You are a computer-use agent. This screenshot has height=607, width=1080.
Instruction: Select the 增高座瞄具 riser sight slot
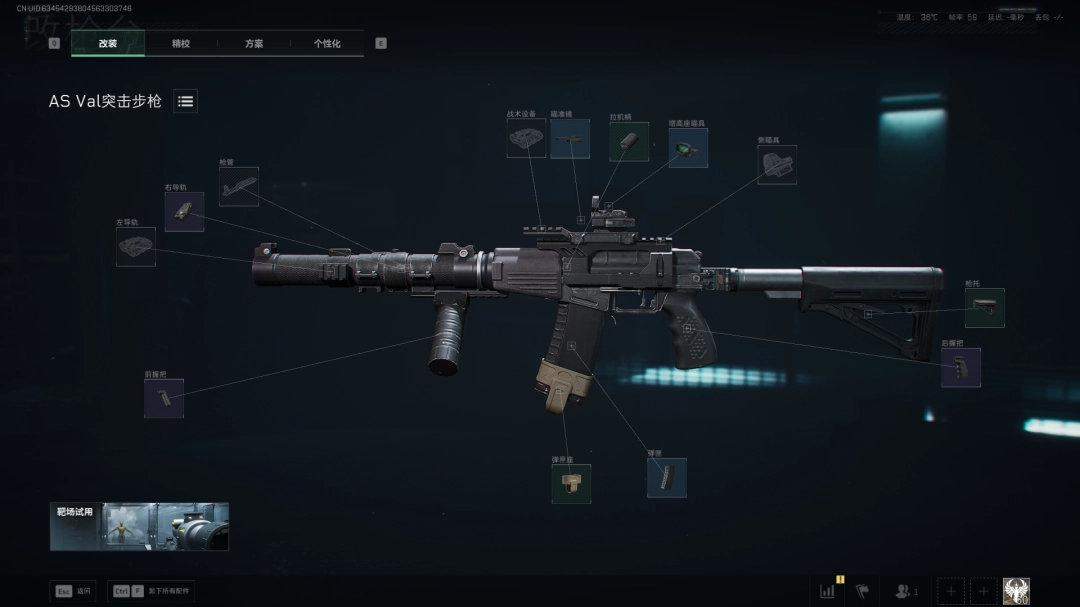tap(688, 148)
